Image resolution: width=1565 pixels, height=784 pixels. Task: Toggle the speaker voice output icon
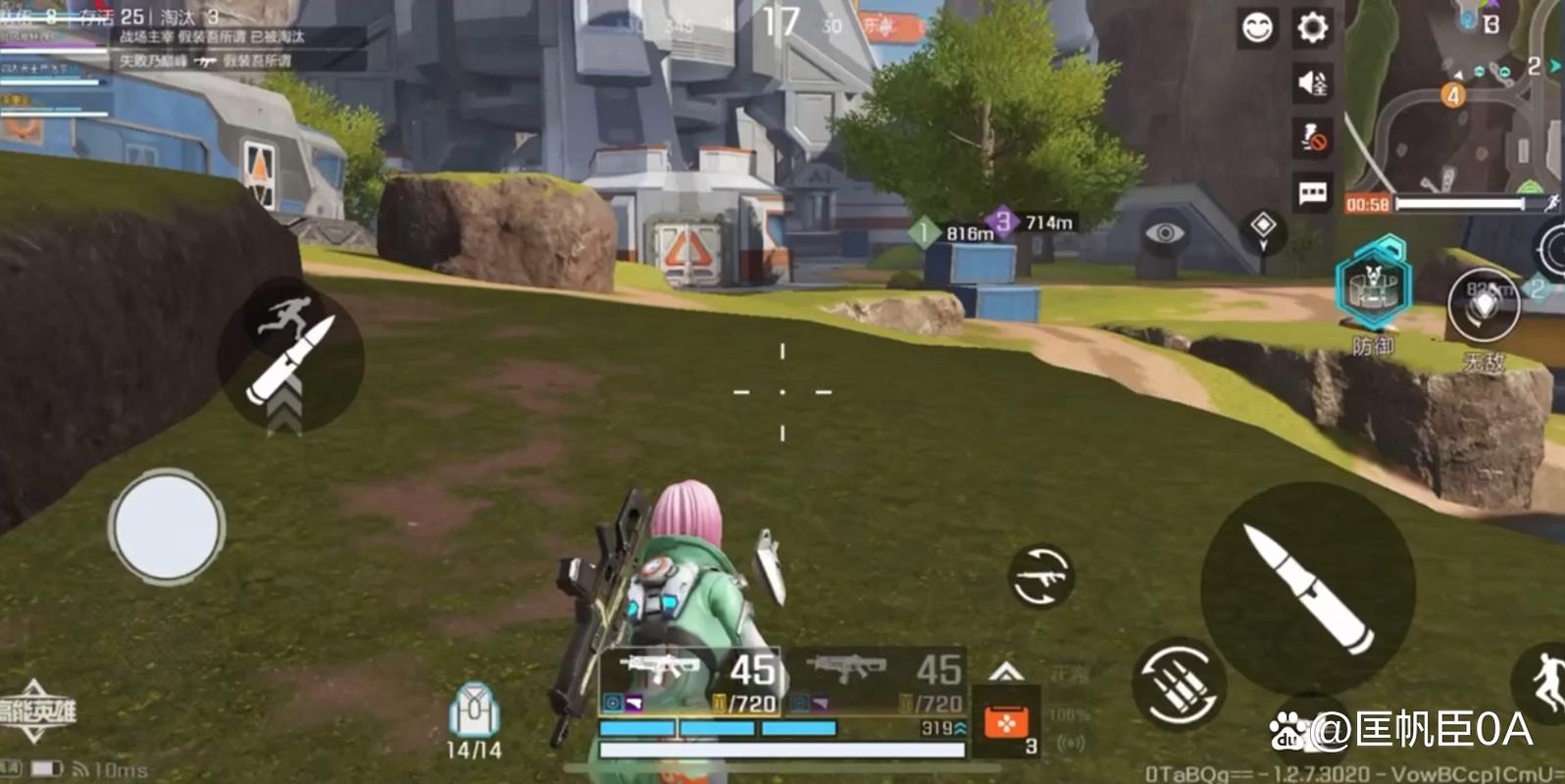coord(1312,83)
